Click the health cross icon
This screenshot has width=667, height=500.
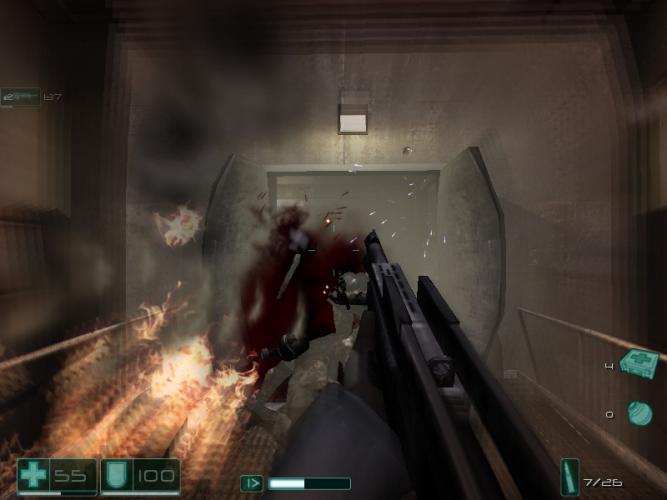point(33,475)
